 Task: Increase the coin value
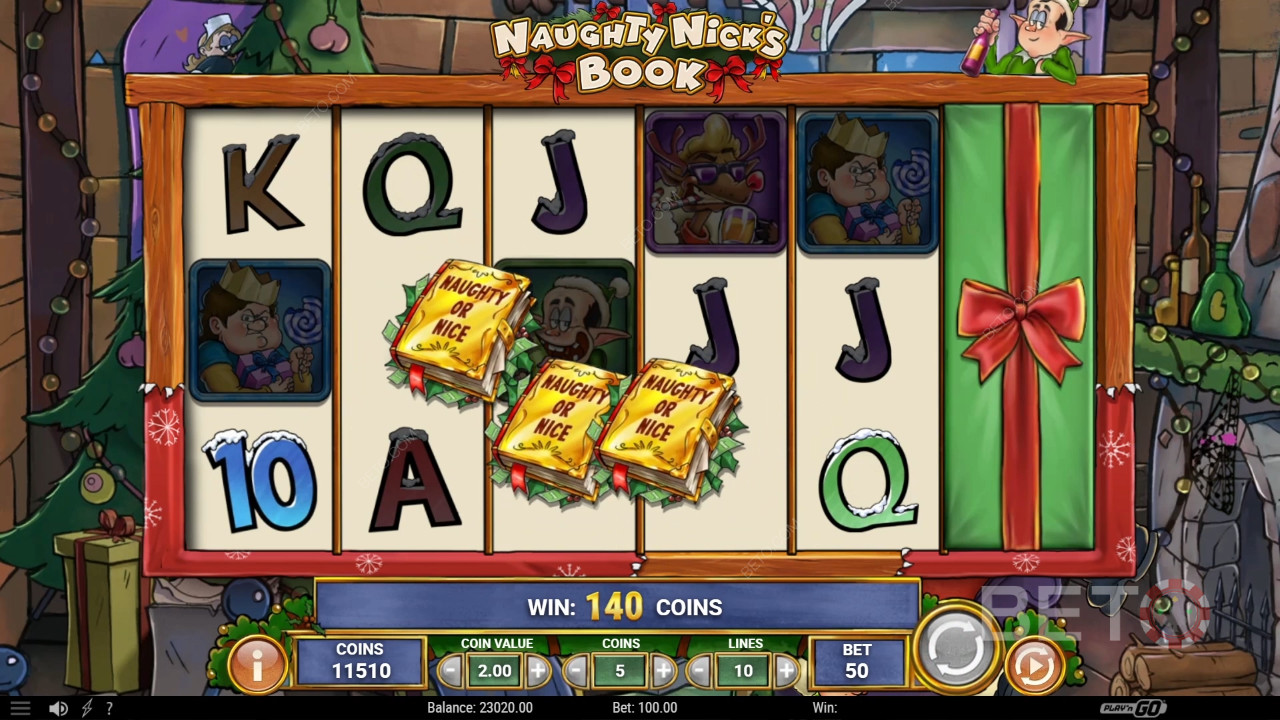538,671
